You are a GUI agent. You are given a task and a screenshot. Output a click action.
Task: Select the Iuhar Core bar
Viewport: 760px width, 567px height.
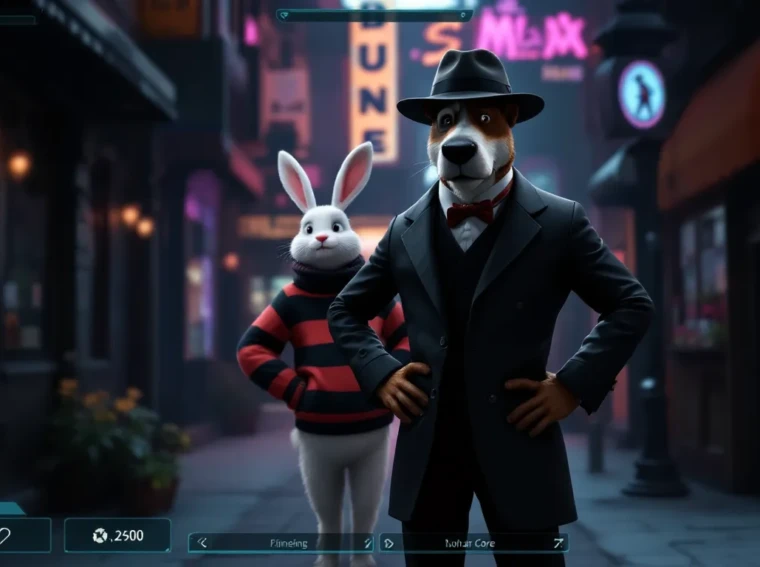(x=470, y=543)
